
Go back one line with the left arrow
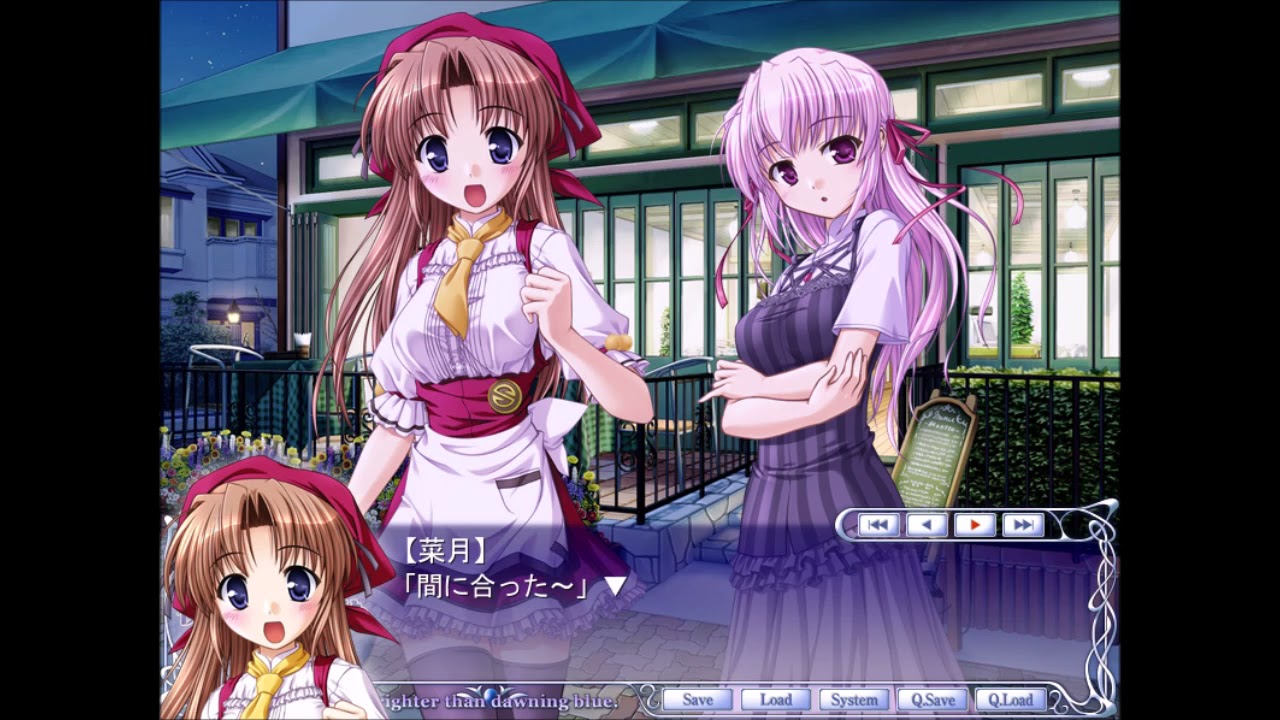pos(926,524)
